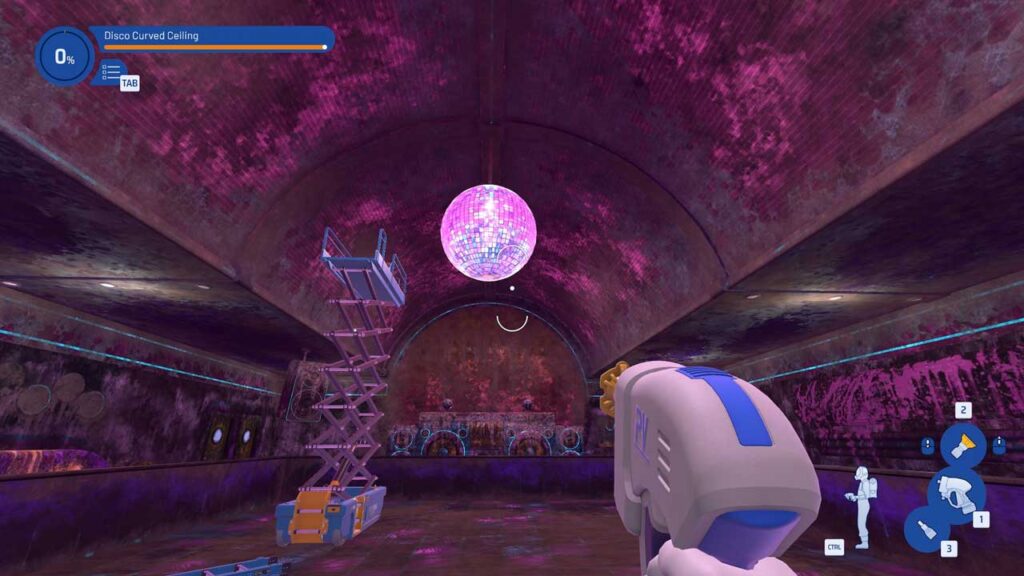Select the yellow nozzle icon
1024x576 pixels.
962,446
